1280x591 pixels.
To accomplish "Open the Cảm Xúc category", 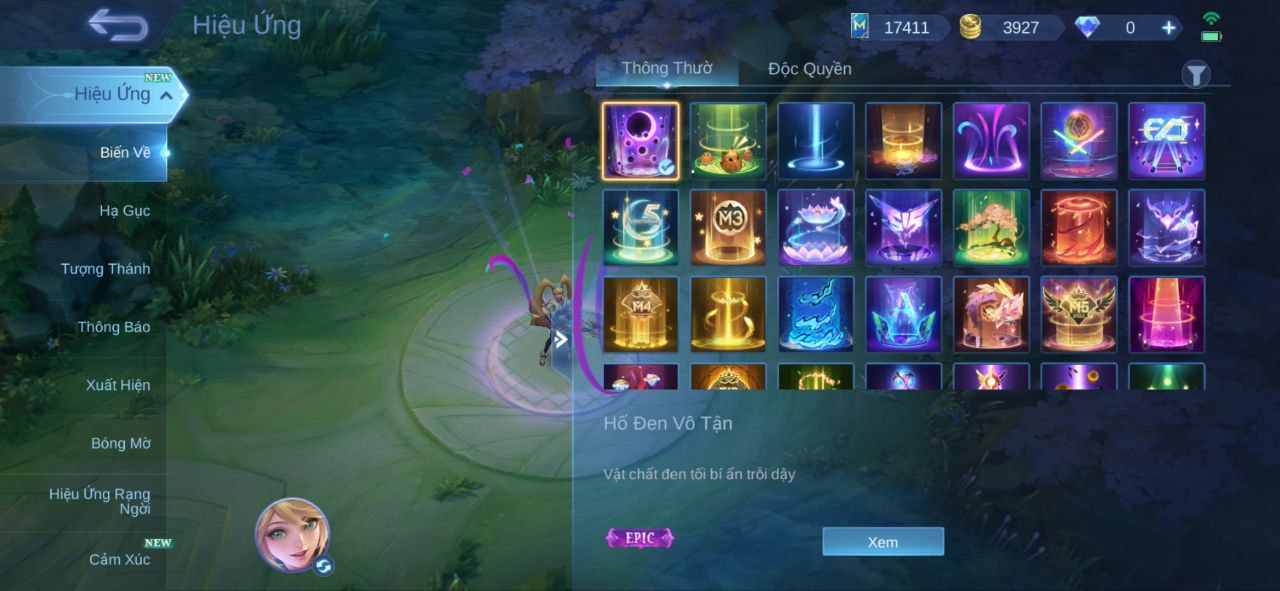I will (x=119, y=559).
